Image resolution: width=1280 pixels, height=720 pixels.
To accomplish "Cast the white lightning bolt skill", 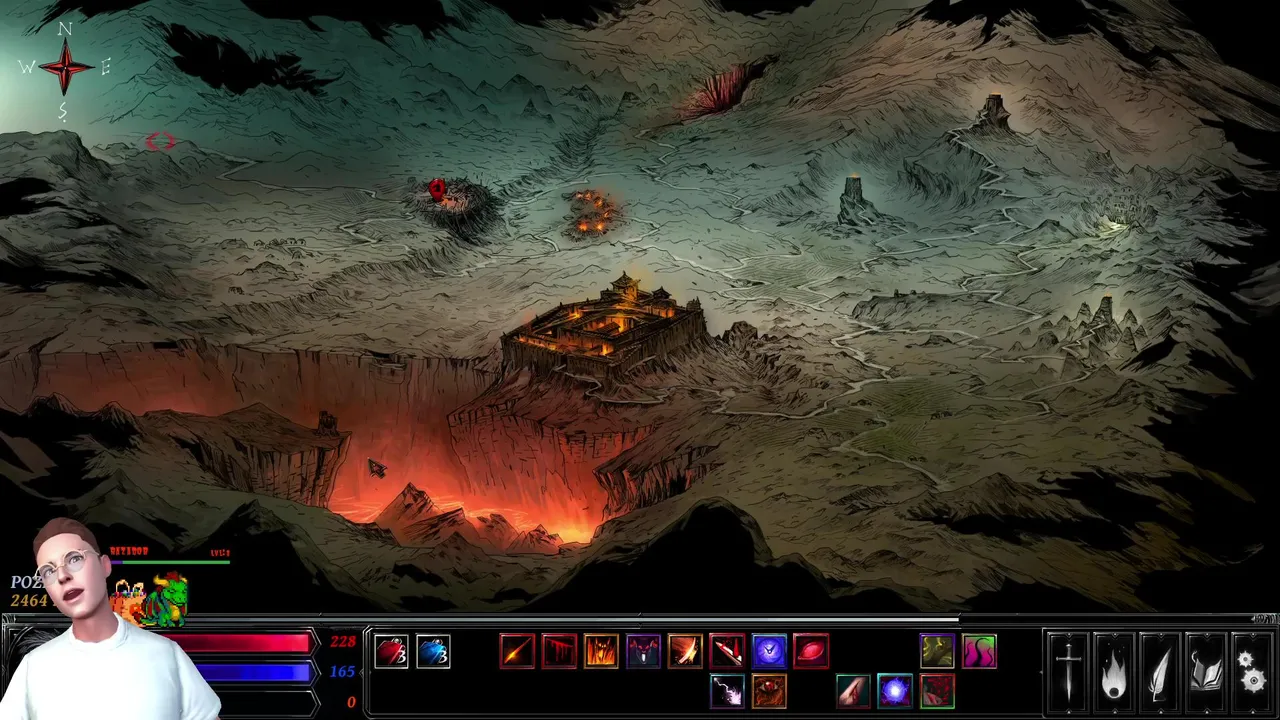I will pyautogui.click(x=727, y=691).
